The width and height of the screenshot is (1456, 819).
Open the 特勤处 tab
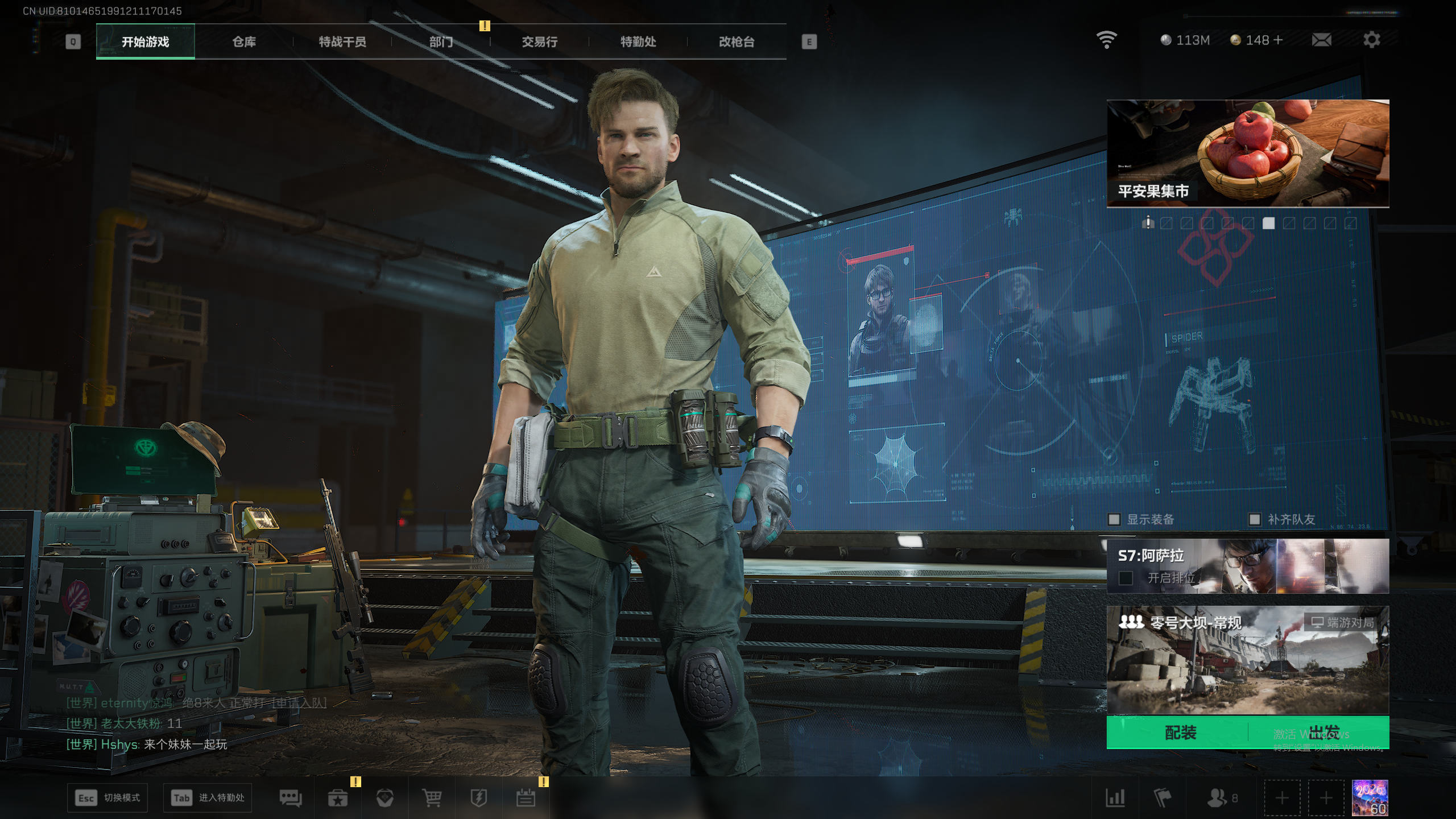[638, 42]
